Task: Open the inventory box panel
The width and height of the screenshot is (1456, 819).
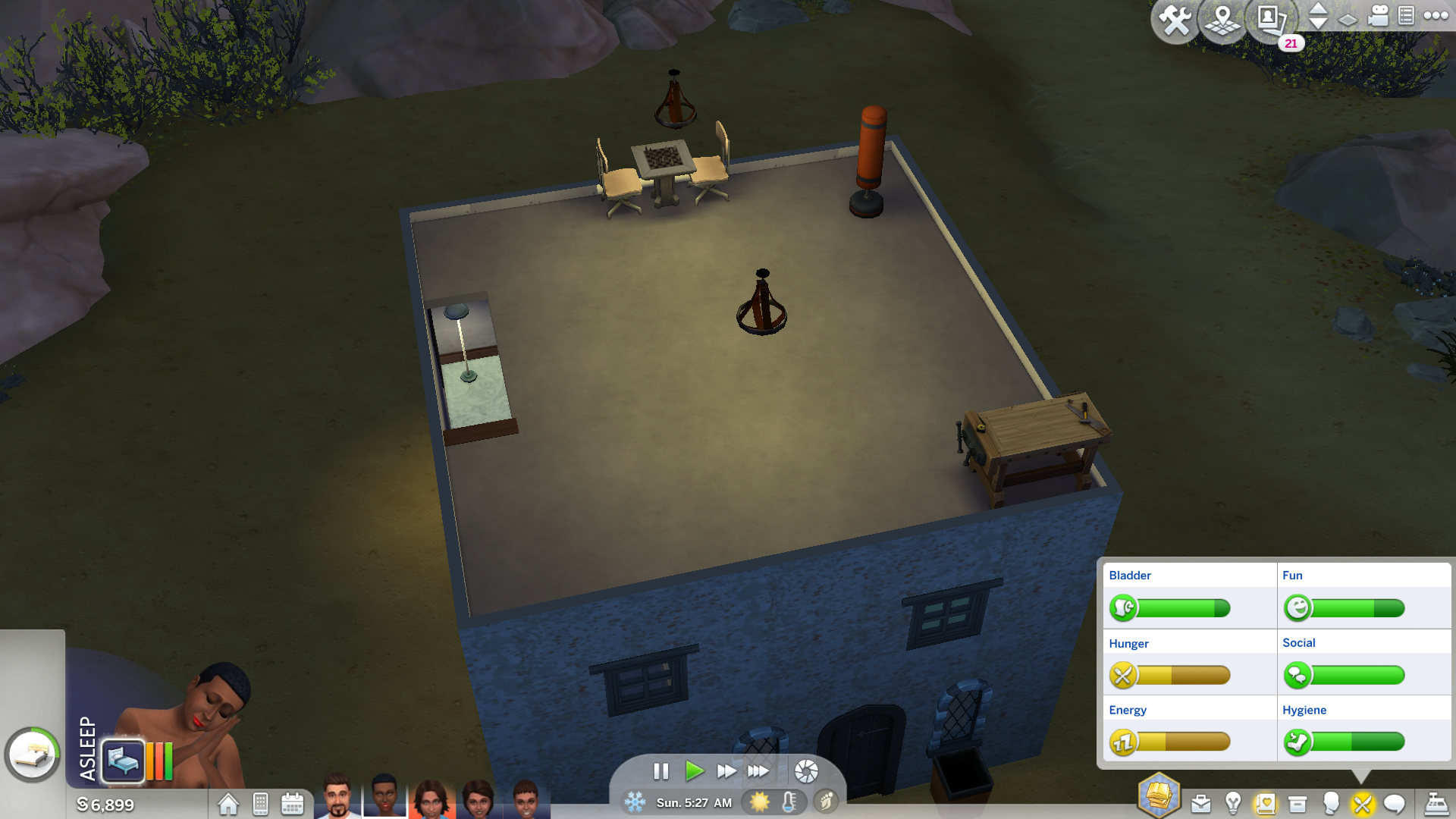Action: (x=1298, y=804)
